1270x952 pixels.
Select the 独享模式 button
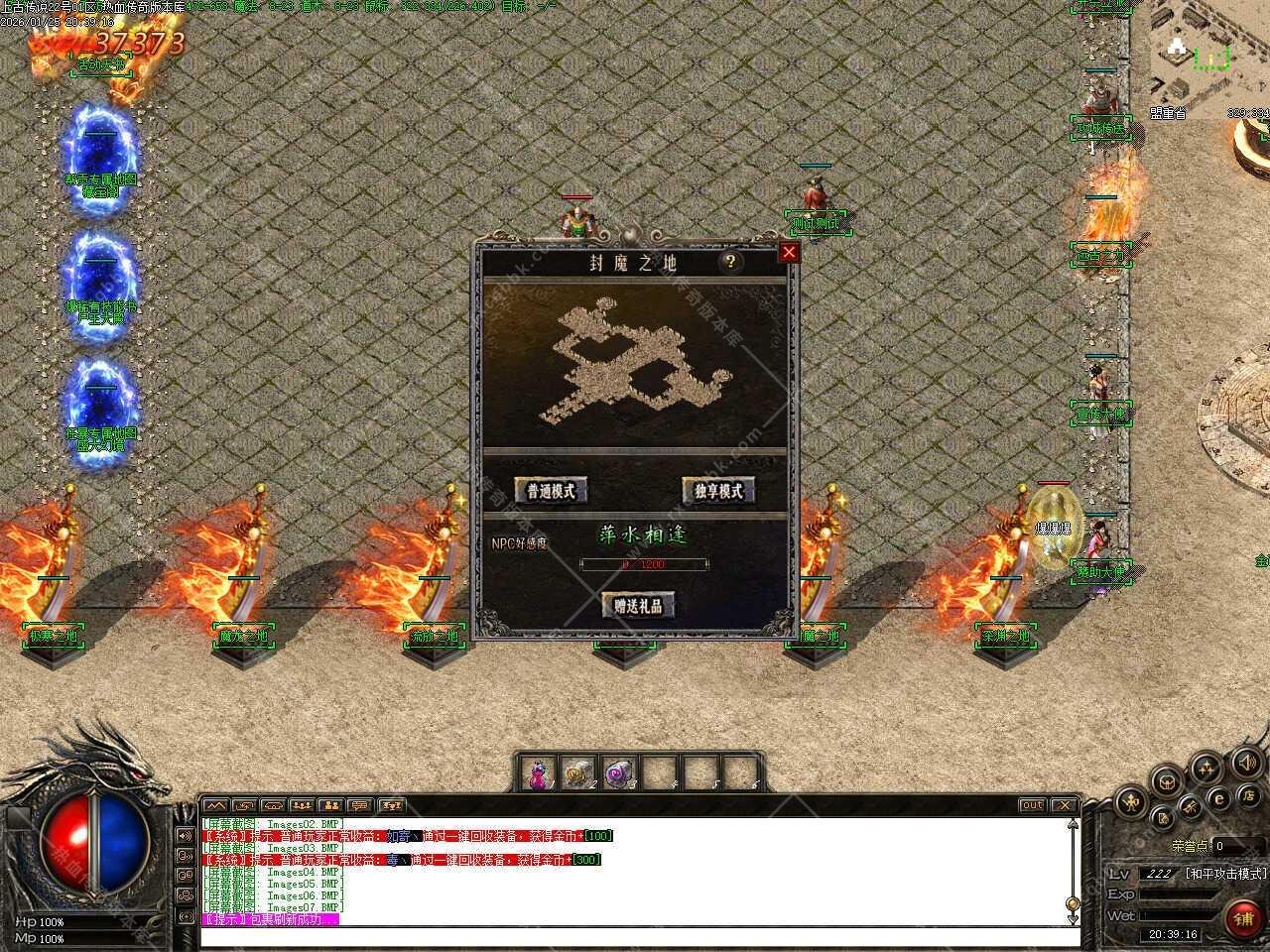point(718,490)
